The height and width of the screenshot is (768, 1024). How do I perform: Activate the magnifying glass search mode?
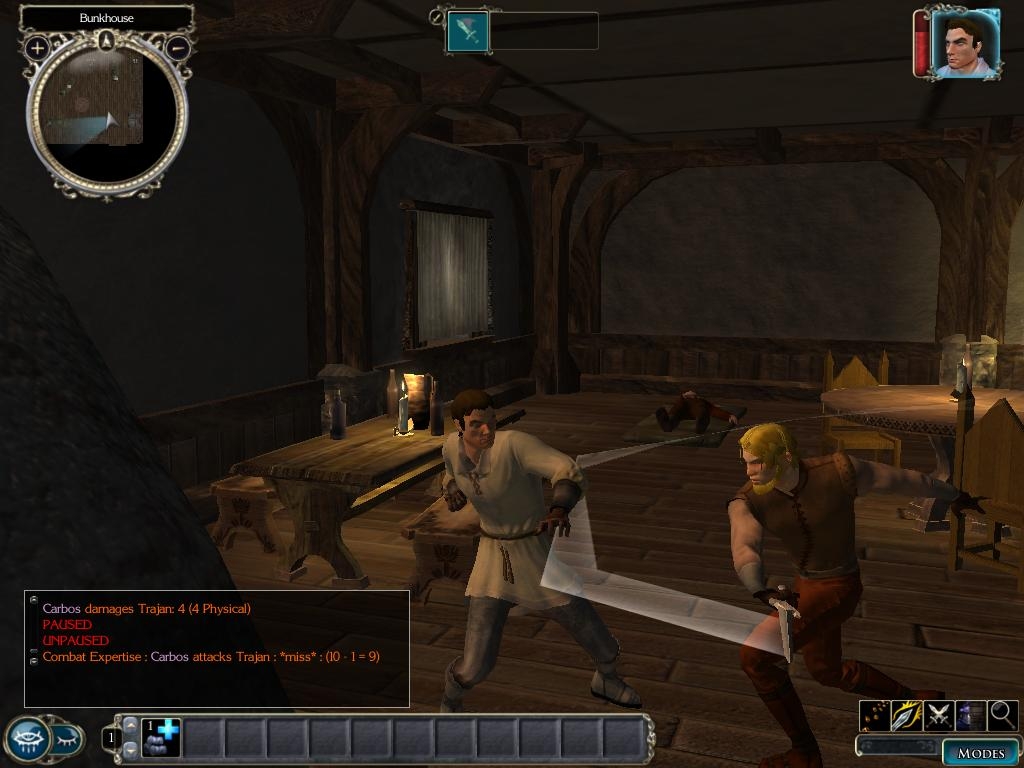click(x=1003, y=716)
